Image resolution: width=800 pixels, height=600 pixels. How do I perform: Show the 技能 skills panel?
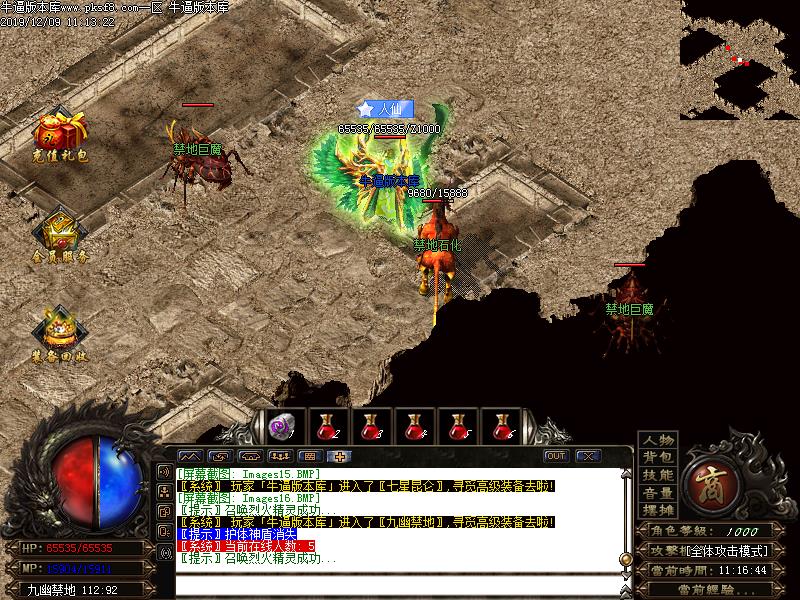click(657, 475)
